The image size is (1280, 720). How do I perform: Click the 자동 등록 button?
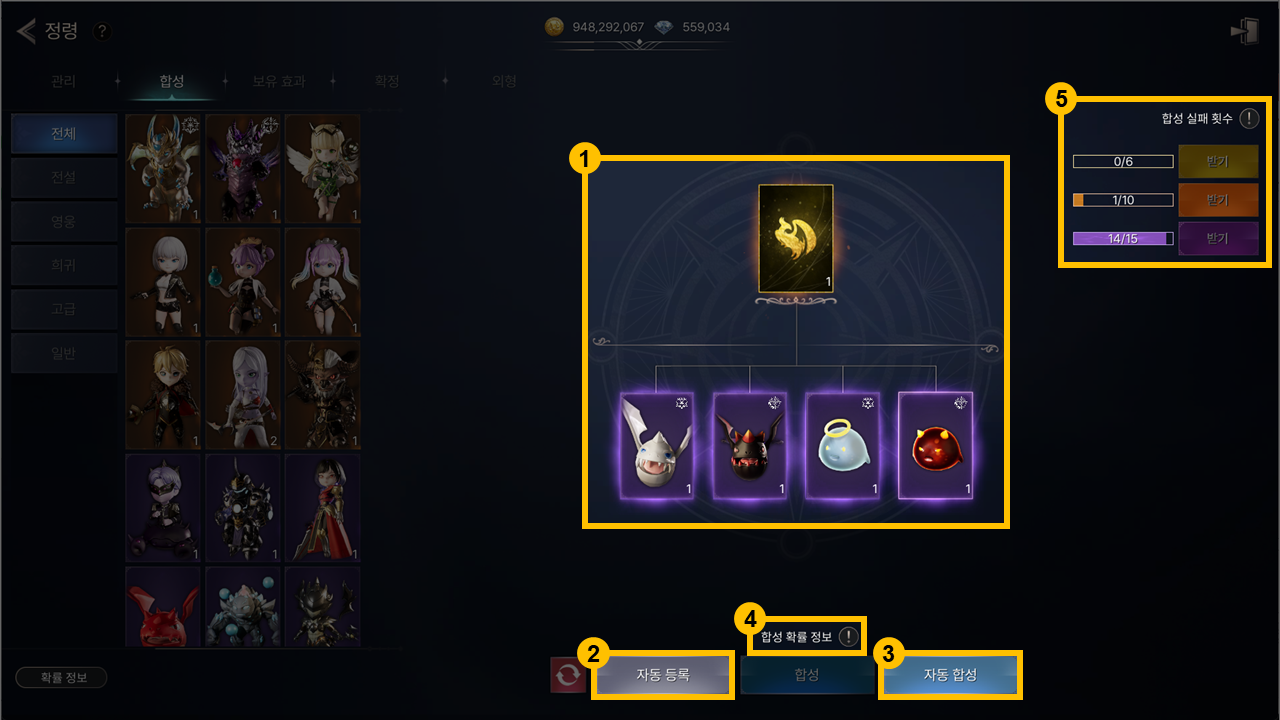click(x=663, y=675)
